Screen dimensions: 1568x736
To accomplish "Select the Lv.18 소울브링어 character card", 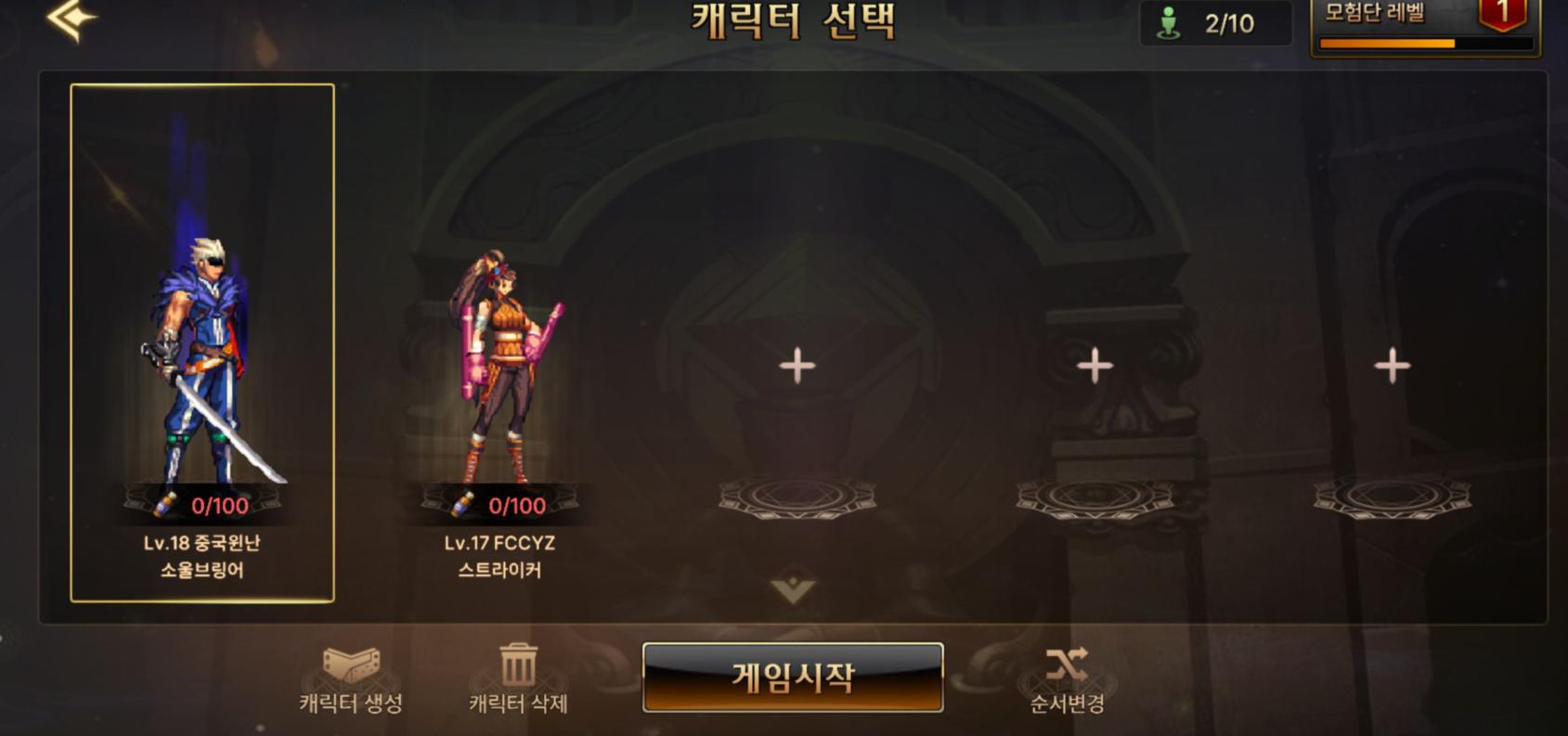I will pos(201,343).
